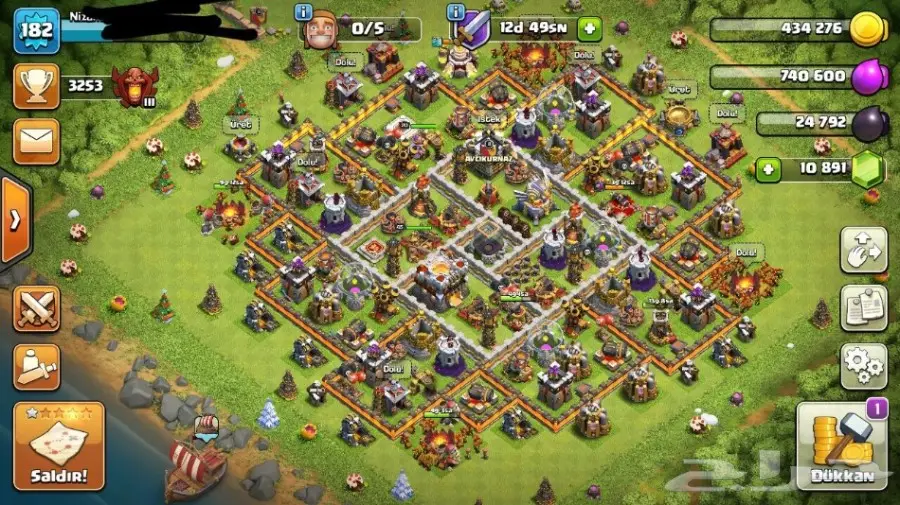
Task: Open the red league badge
Action: 133,86
